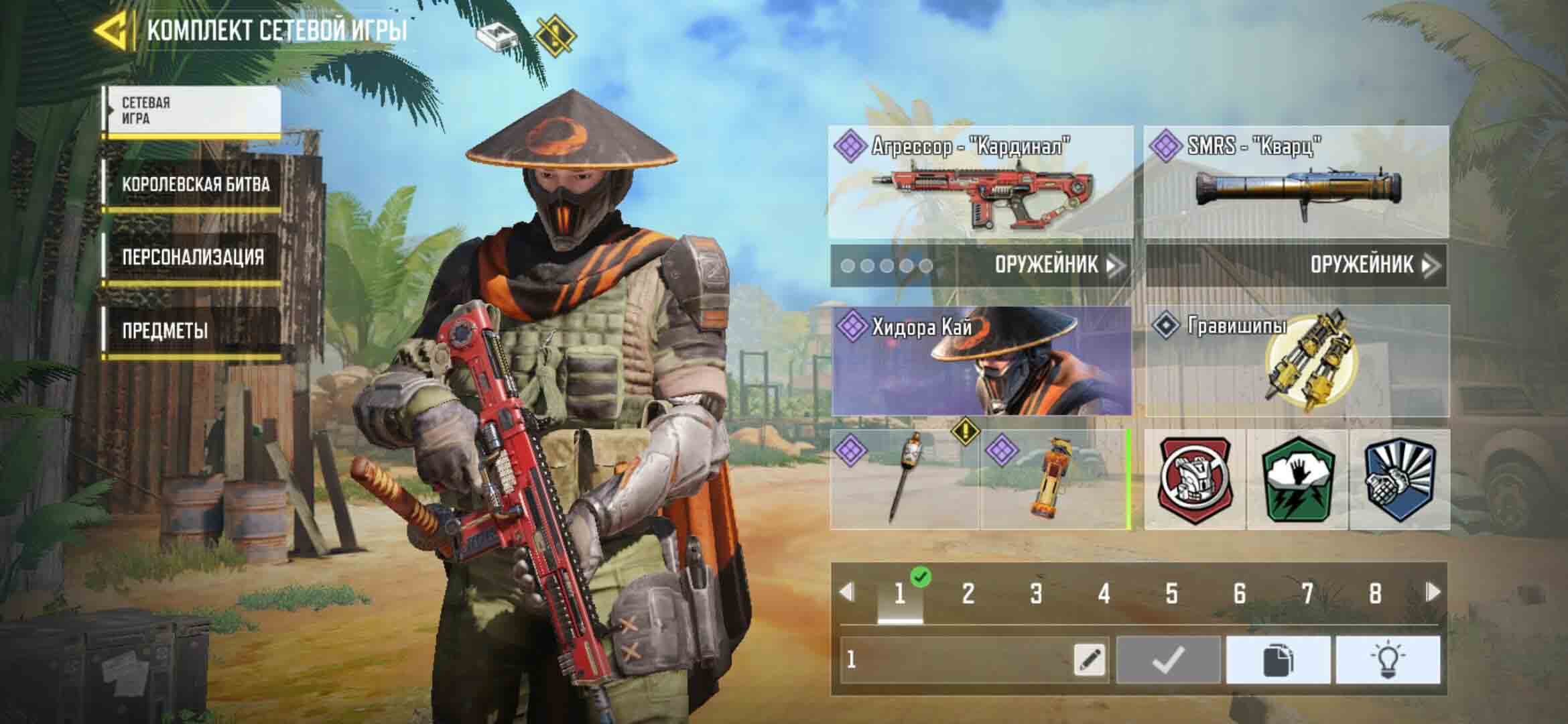This screenshot has height=724, width=1568.
Task: Switch to loadout number 3
Action: tap(1036, 593)
